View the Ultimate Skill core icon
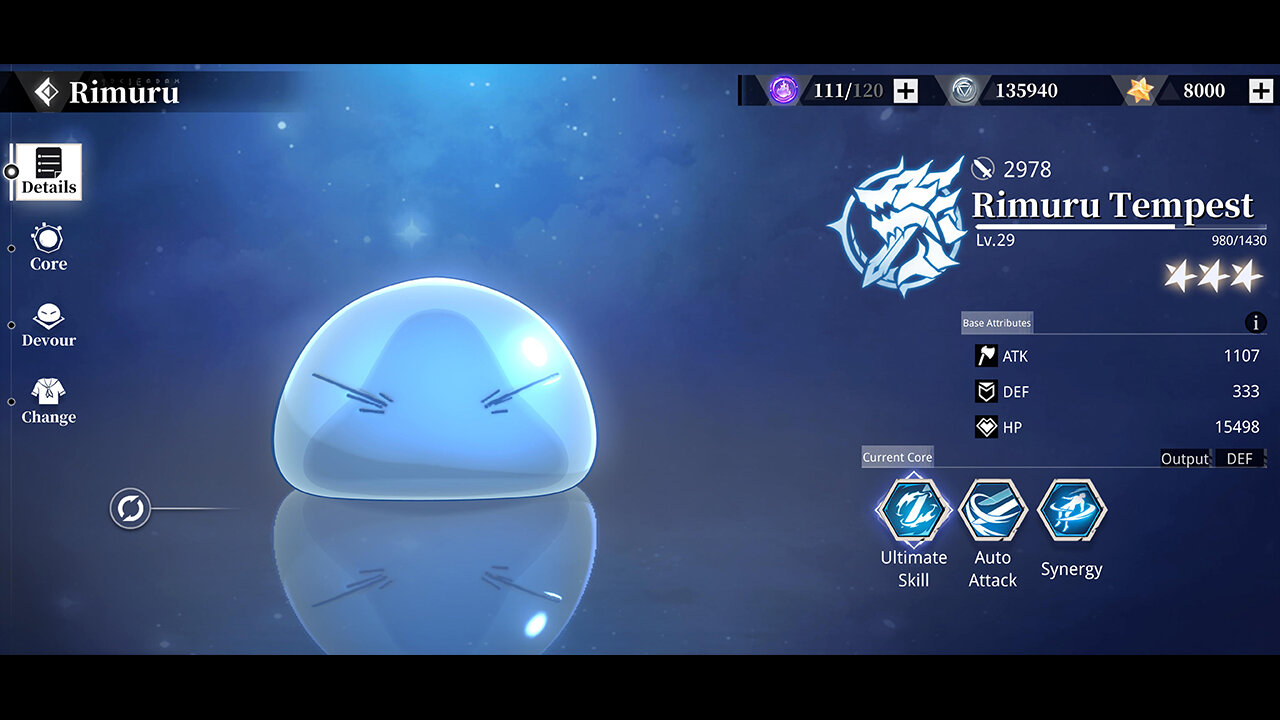This screenshot has height=720, width=1280. click(913, 510)
